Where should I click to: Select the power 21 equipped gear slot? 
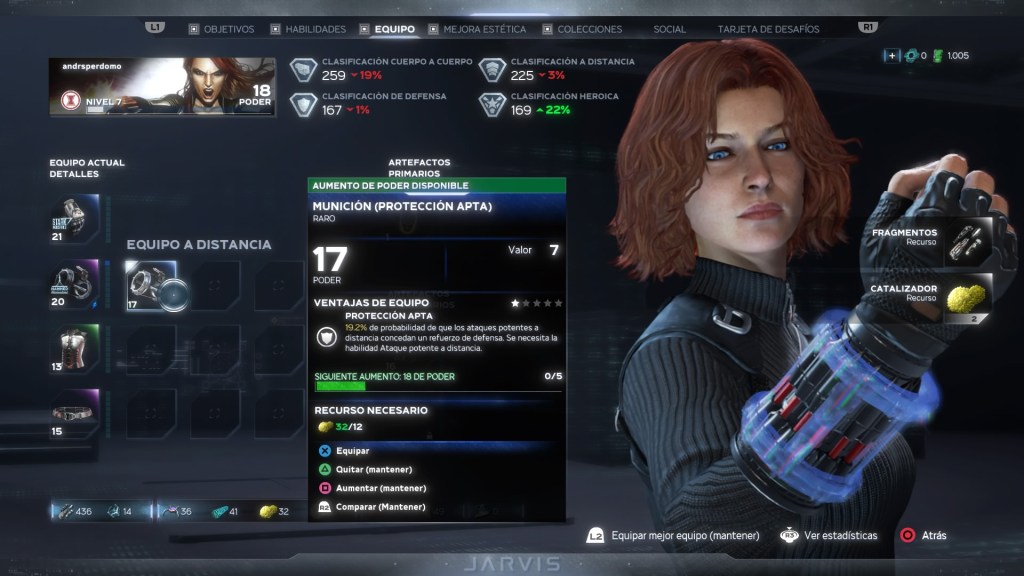click(x=75, y=219)
